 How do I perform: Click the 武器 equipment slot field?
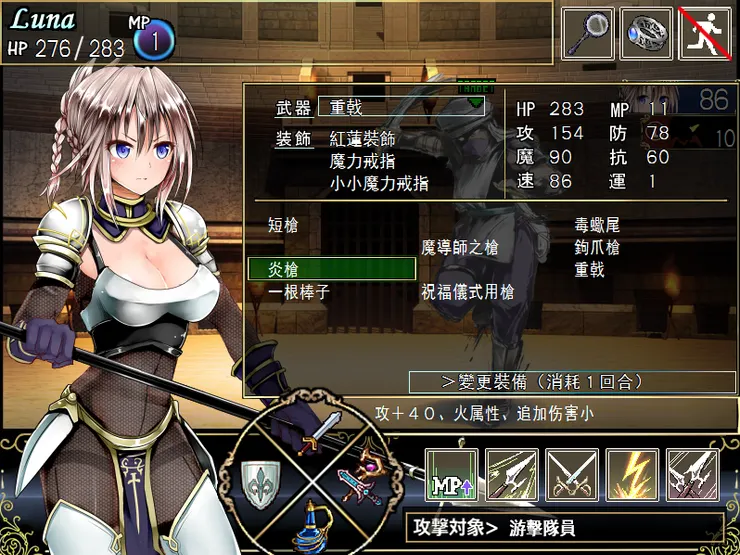(401, 106)
